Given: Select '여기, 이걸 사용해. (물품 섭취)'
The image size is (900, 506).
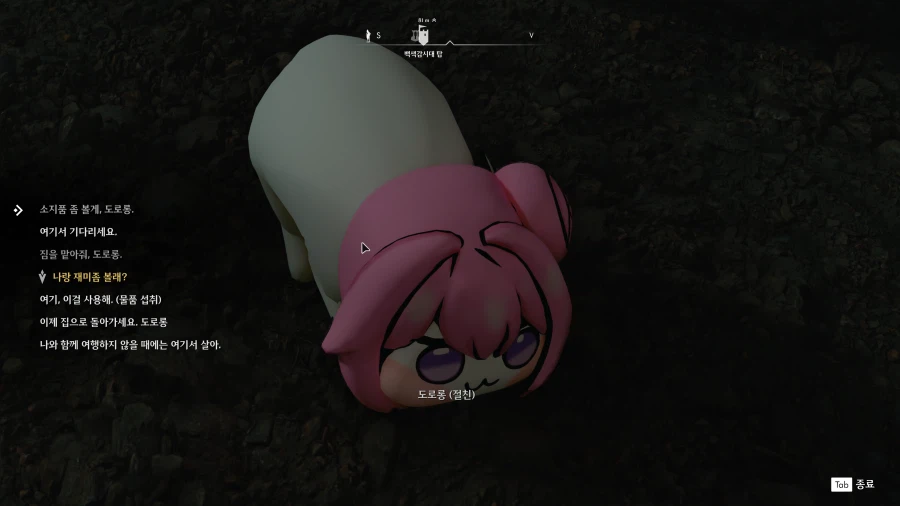Looking at the screenshot, I should [100, 299].
